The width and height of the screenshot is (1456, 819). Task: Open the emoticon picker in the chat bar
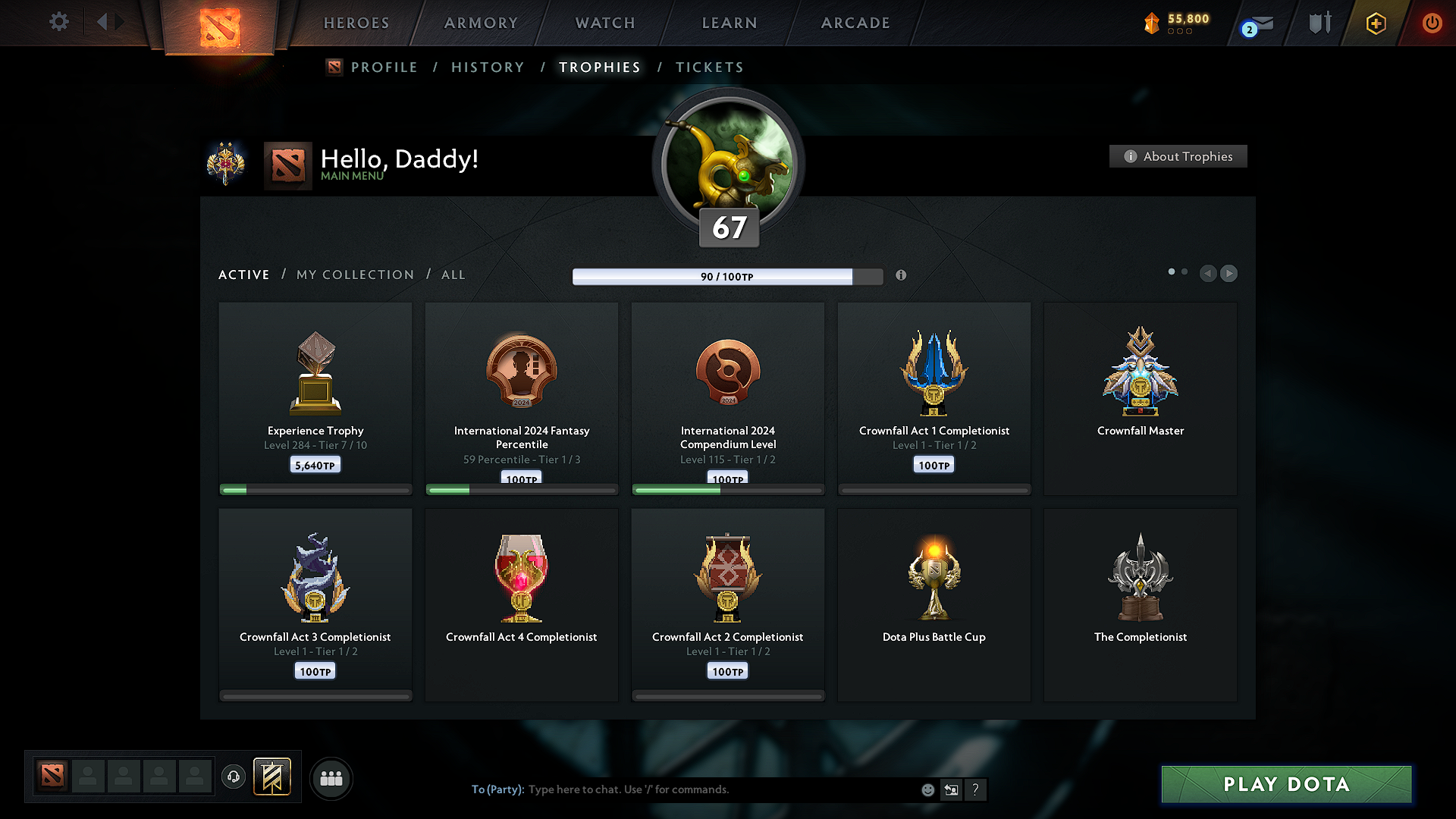point(927,789)
